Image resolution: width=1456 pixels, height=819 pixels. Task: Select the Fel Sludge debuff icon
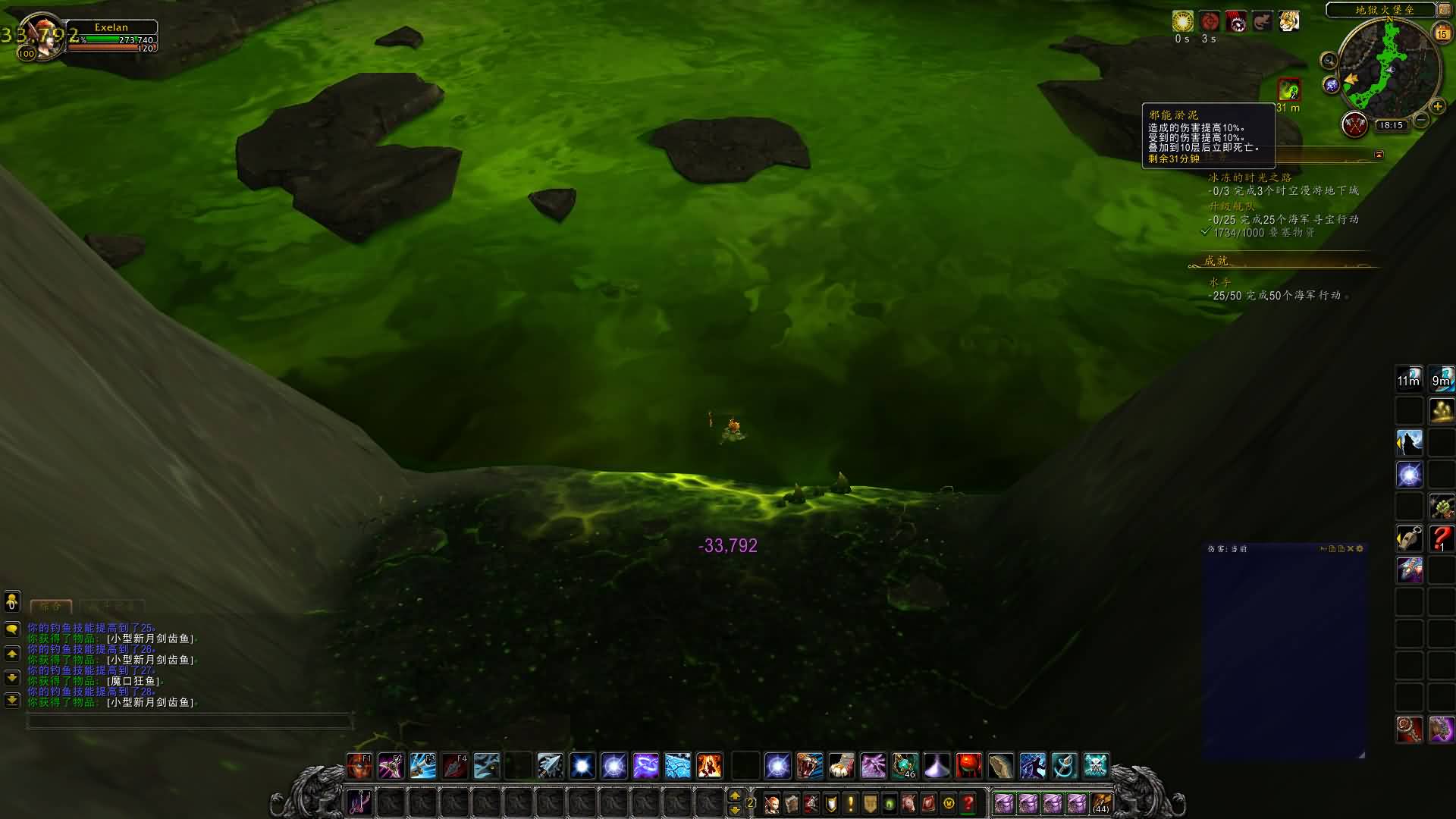coord(1288,91)
